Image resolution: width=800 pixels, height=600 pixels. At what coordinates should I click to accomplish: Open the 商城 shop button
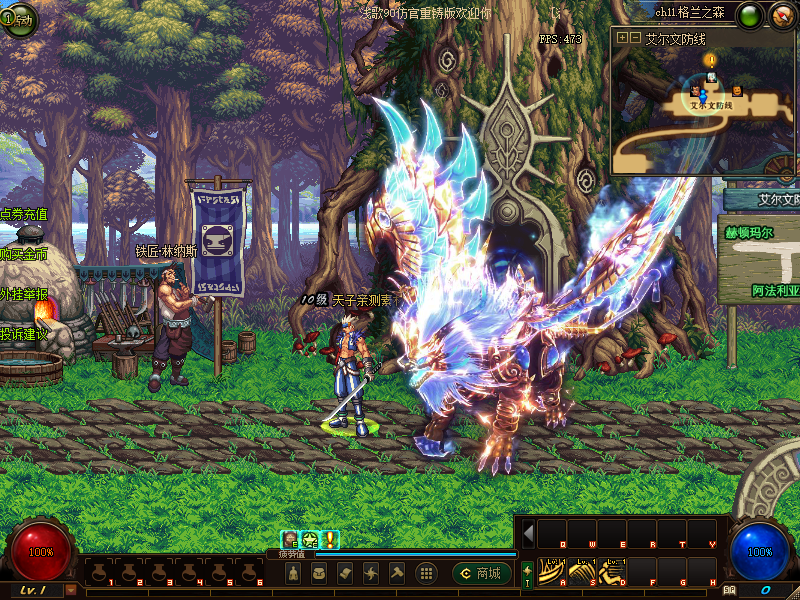[x=479, y=573]
